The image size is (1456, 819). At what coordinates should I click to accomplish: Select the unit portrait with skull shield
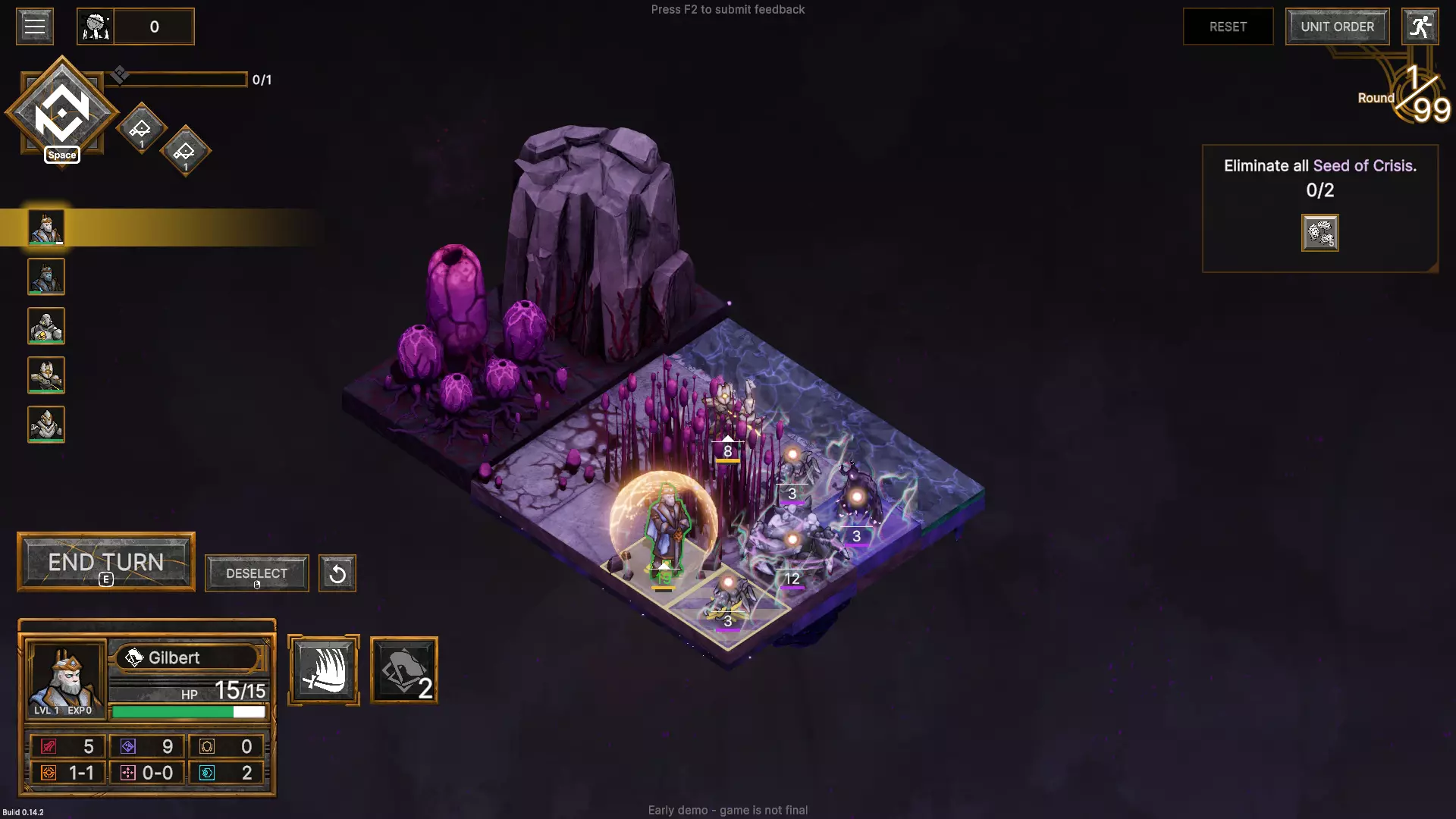[x=46, y=326]
